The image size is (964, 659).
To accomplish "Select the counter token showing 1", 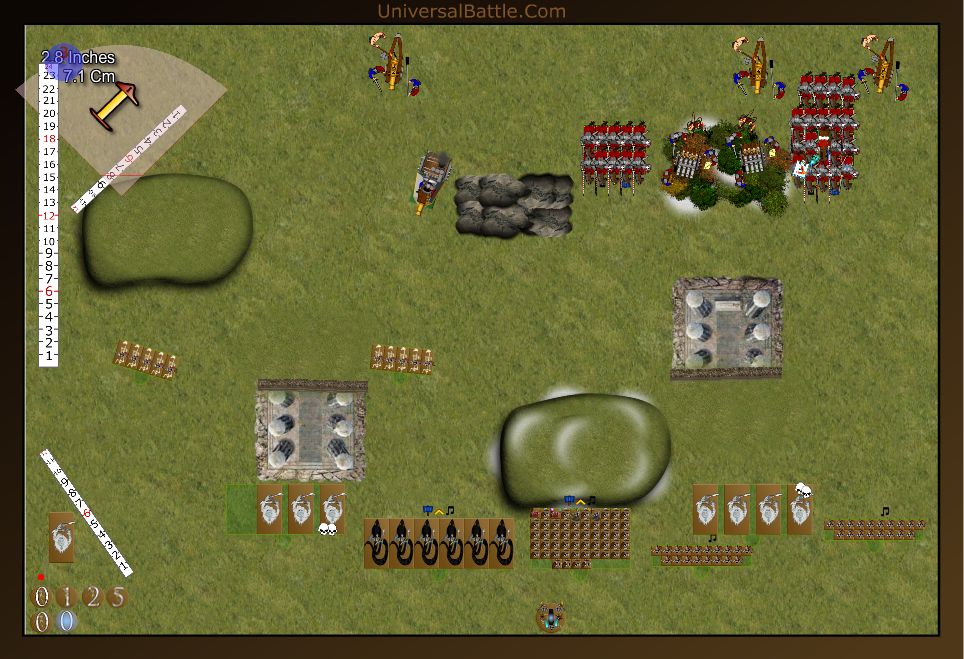I will (x=66, y=597).
